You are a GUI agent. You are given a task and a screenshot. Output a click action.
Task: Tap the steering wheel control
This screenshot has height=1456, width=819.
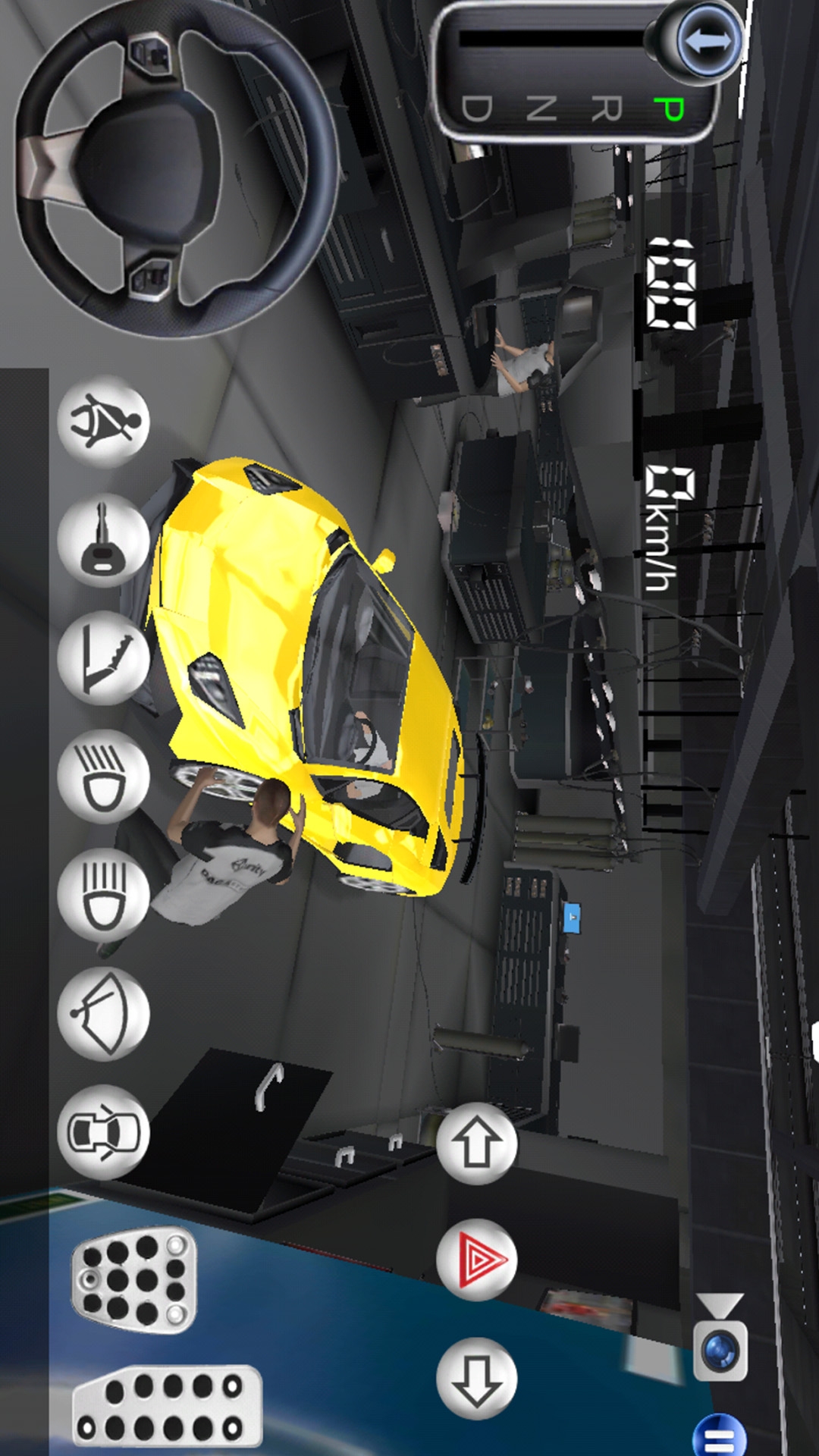tap(176, 165)
